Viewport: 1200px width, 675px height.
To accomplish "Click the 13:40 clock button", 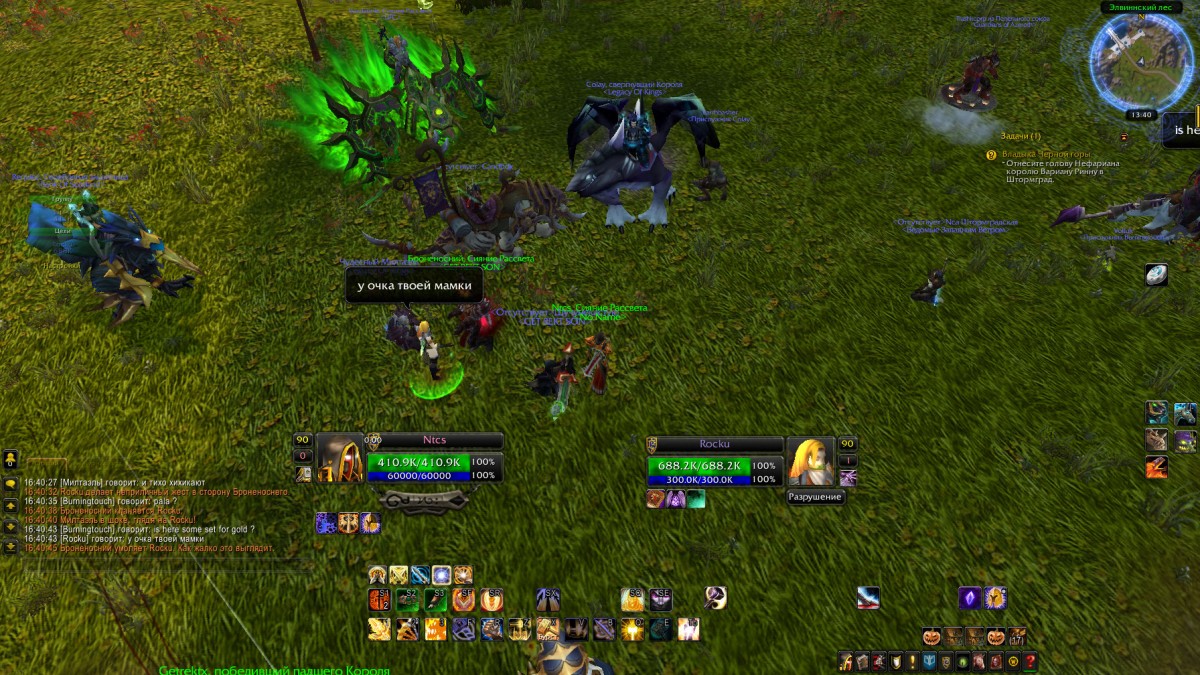I will click(x=1139, y=115).
